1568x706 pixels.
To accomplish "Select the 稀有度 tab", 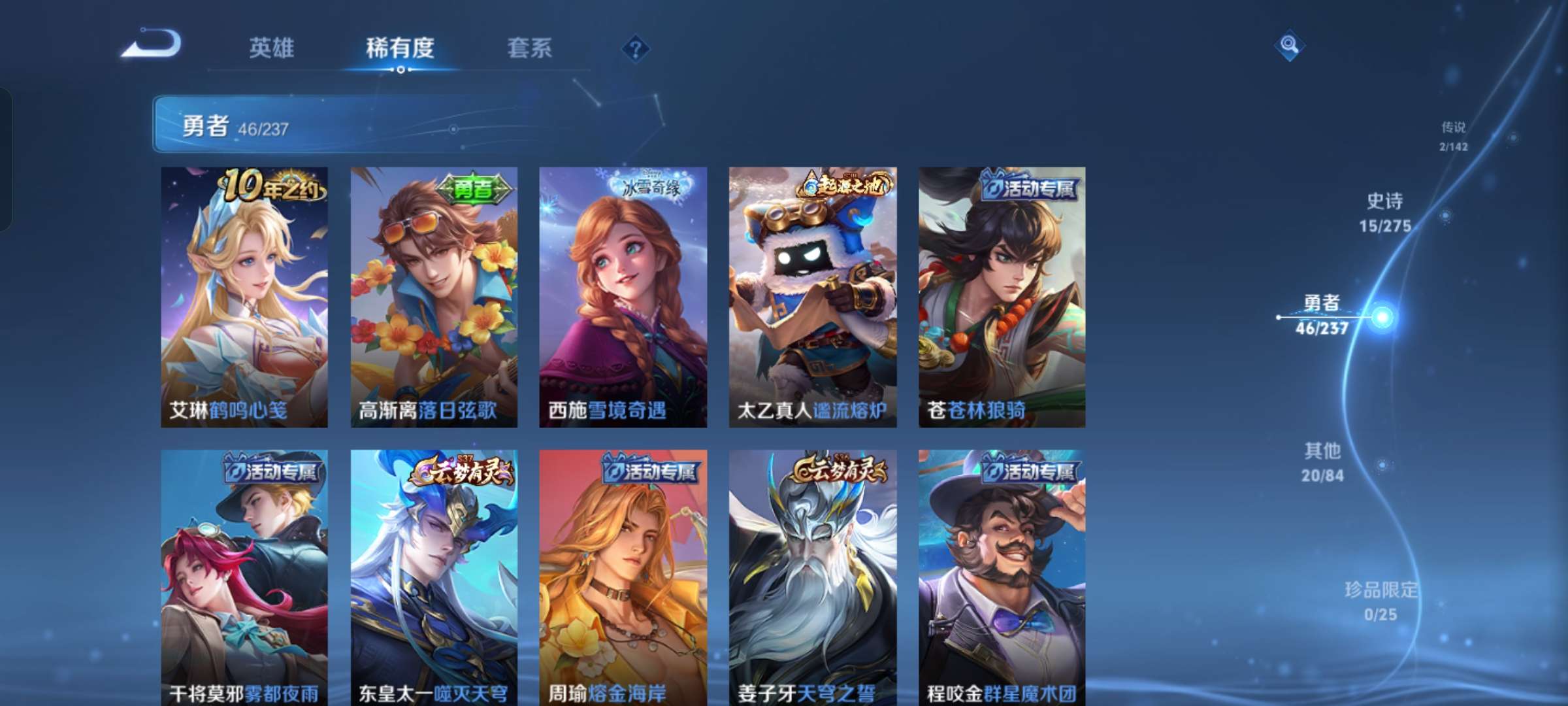I will pos(400,48).
